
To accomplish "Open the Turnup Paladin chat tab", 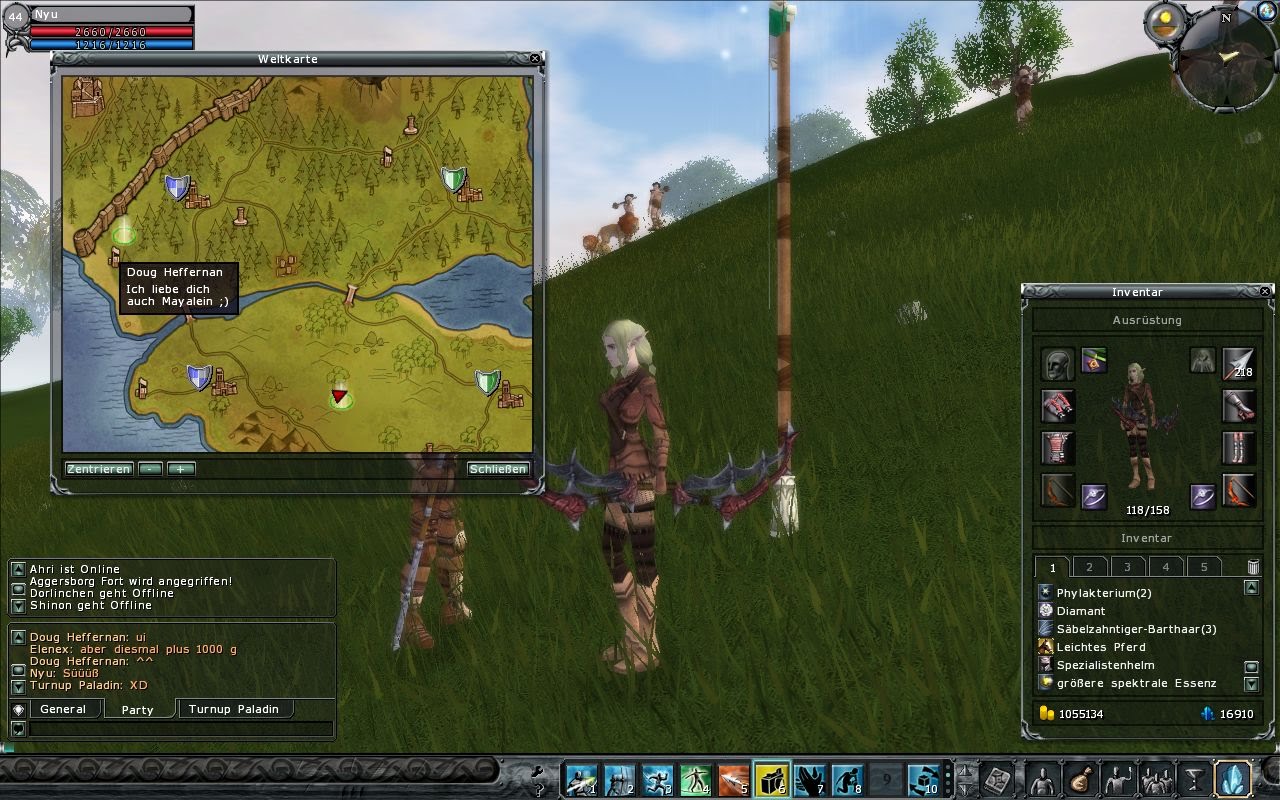I will 237,709.
